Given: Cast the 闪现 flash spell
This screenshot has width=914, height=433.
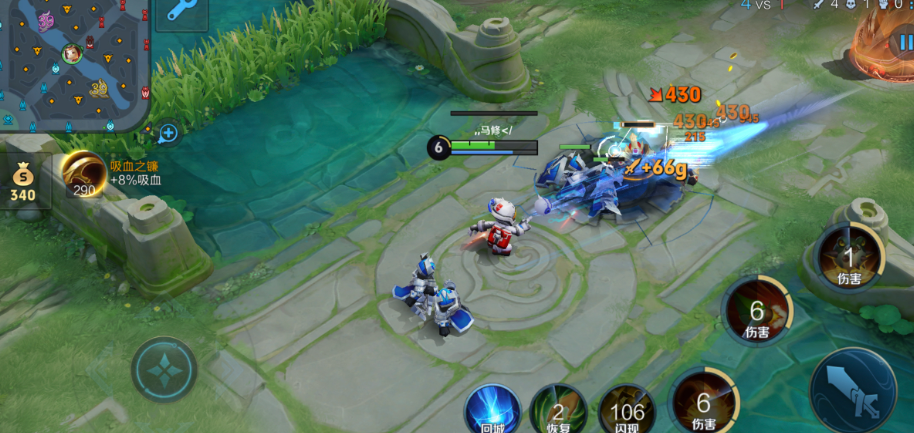Looking at the screenshot, I should click(627, 409).
